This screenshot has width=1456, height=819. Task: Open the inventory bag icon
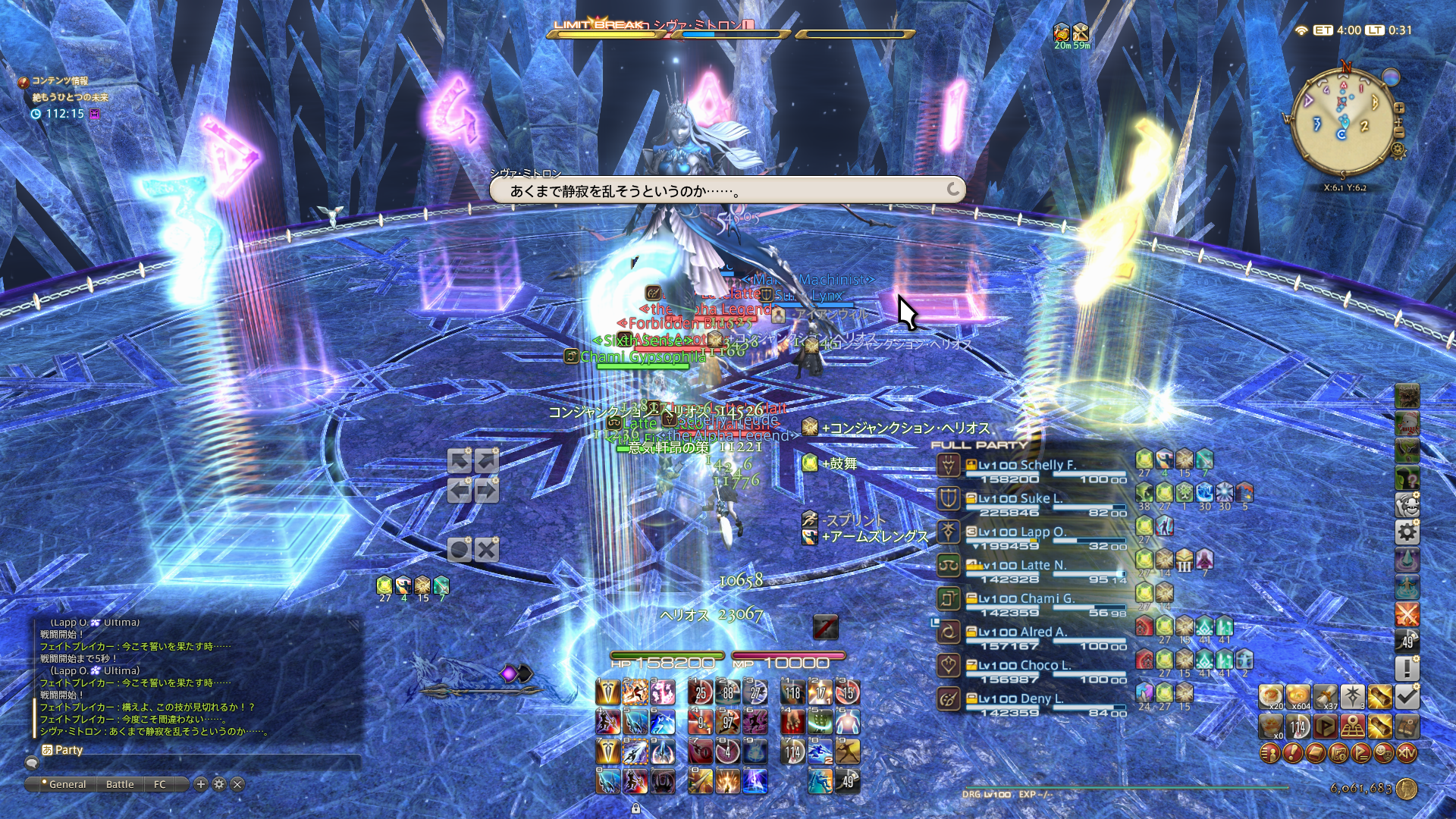[1314, 753]
